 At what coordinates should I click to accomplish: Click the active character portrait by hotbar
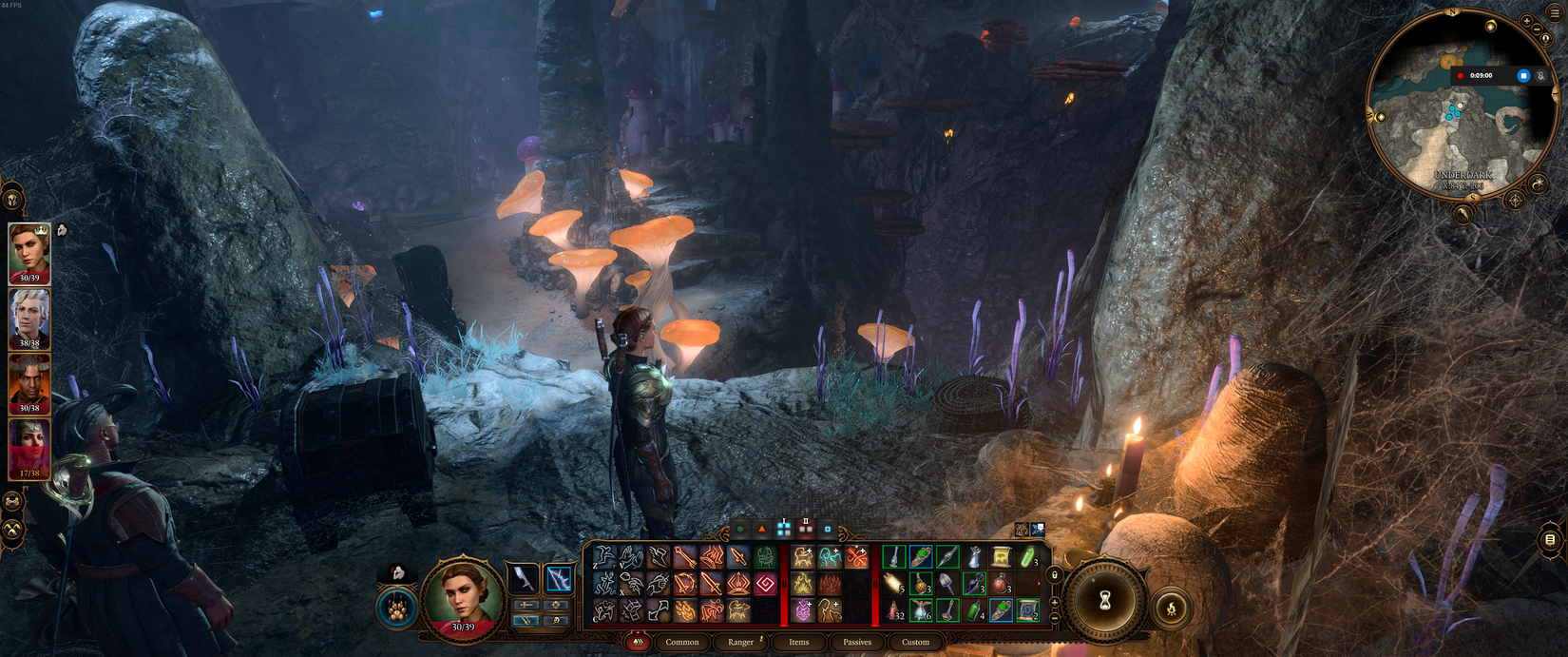pos(463,597)
